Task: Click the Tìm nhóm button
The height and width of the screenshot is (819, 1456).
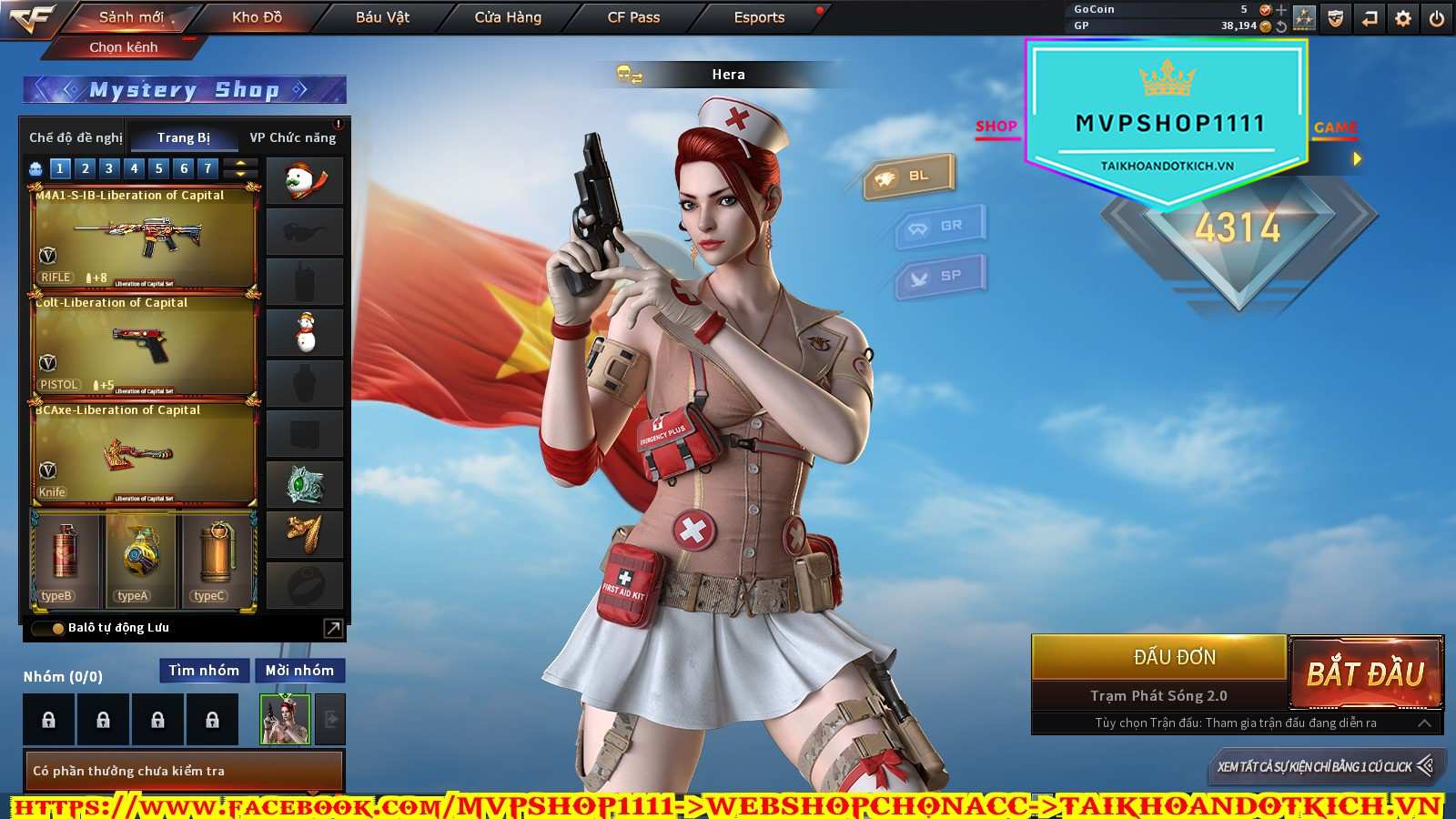Action: click(204, 671)
